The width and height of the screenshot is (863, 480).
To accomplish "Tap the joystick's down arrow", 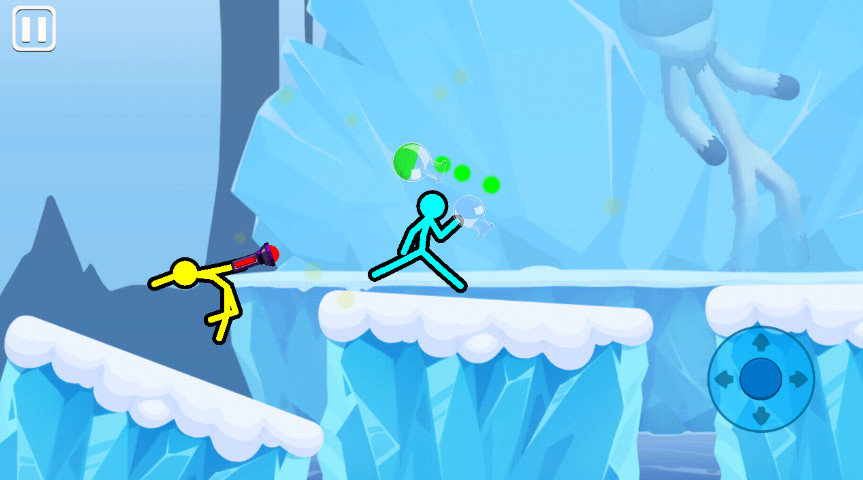I will click(760, 415).
